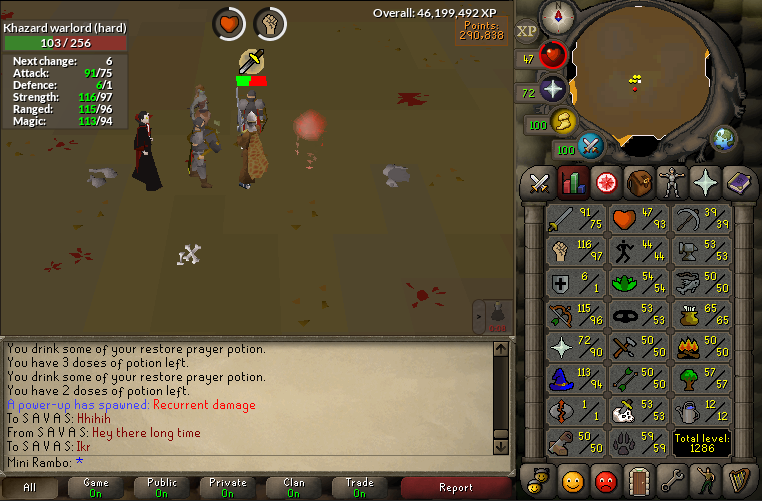The height and width of the screenshot is (501, 762).
Task: Click the compass to face north
Action: coord(556,17)
